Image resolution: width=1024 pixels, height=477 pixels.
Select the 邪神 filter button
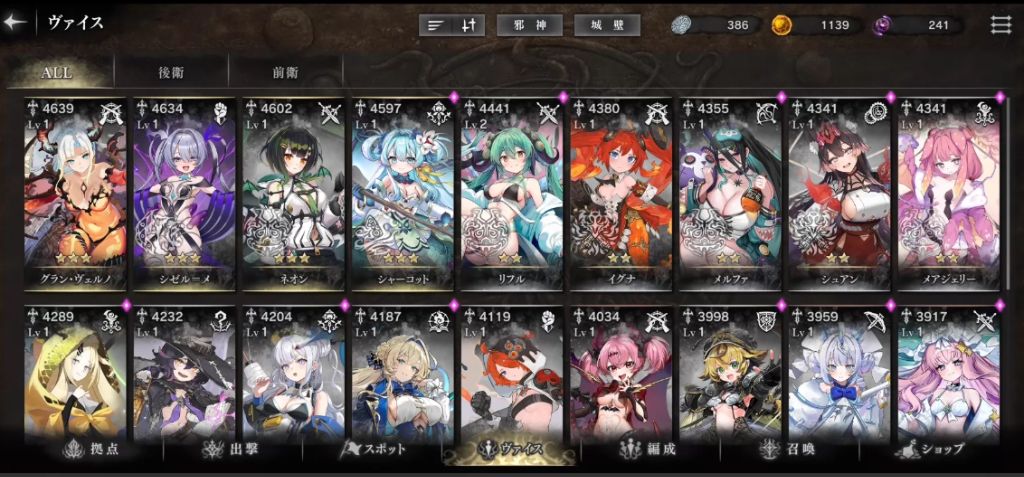(529, 25)
